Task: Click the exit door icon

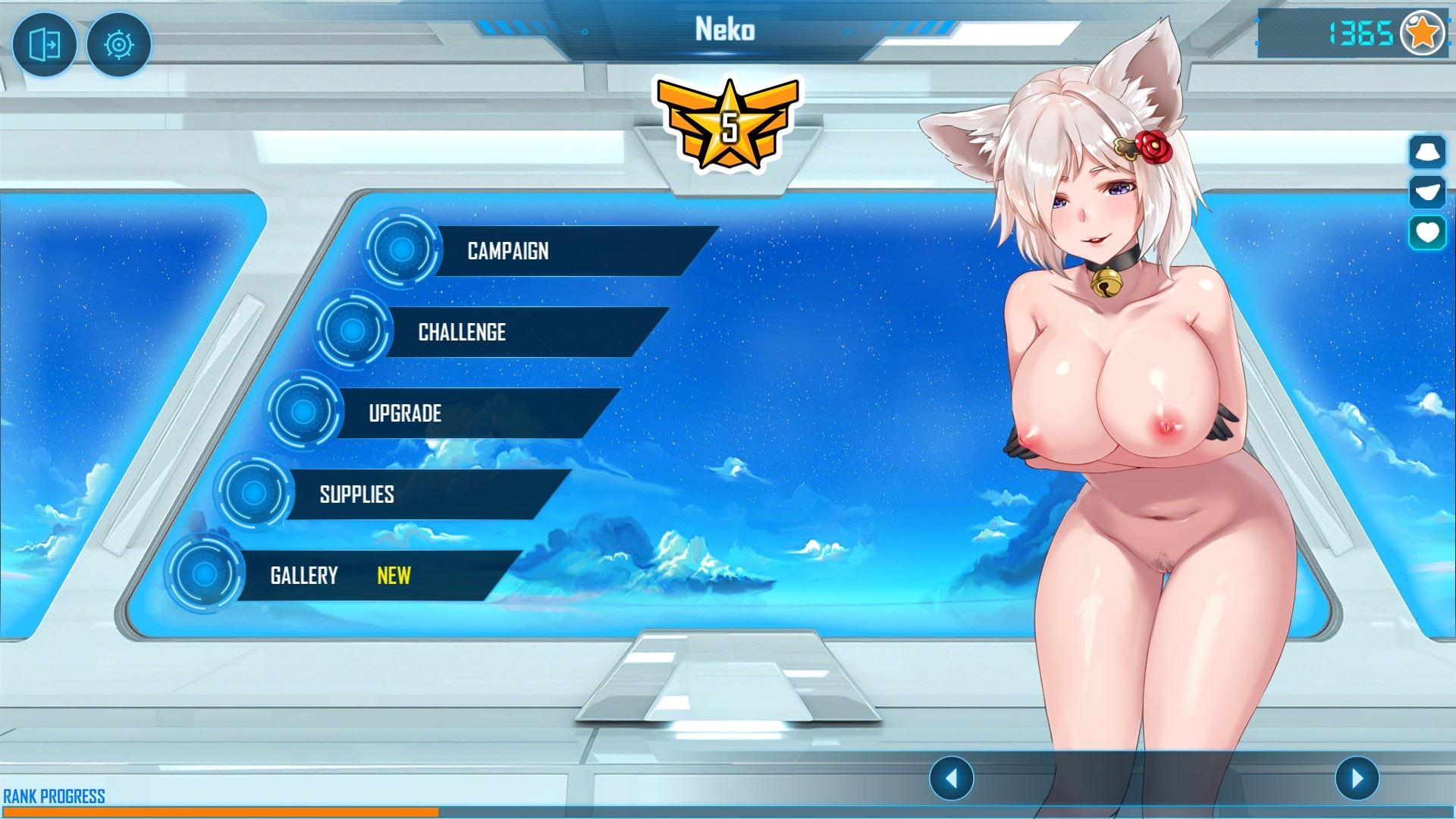Action: click(x=44, y=45)
